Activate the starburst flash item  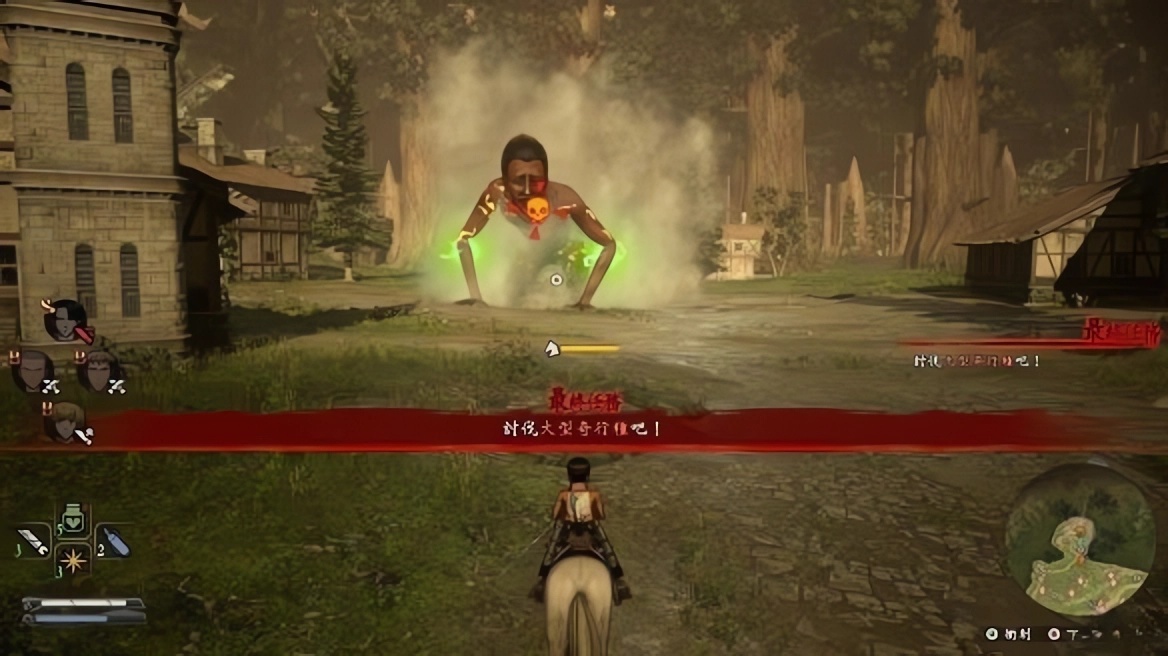[x=73, y=560]
